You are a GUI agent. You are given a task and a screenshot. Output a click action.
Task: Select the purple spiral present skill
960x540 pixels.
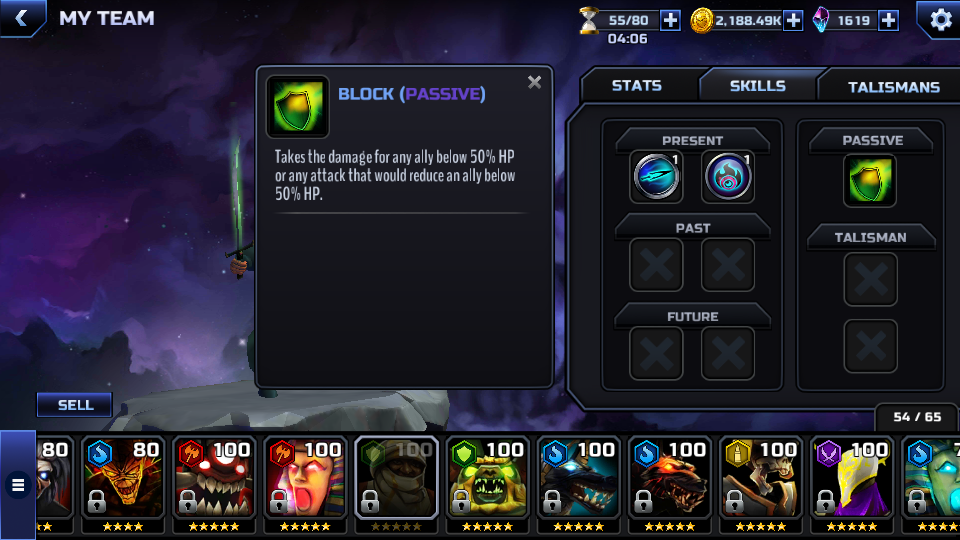tap(728, 177)
